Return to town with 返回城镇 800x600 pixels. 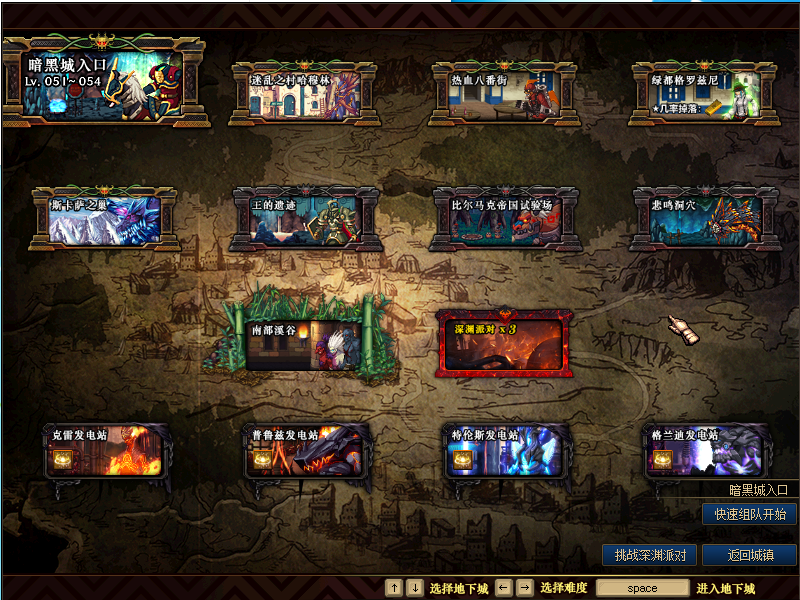pos(749,555)
